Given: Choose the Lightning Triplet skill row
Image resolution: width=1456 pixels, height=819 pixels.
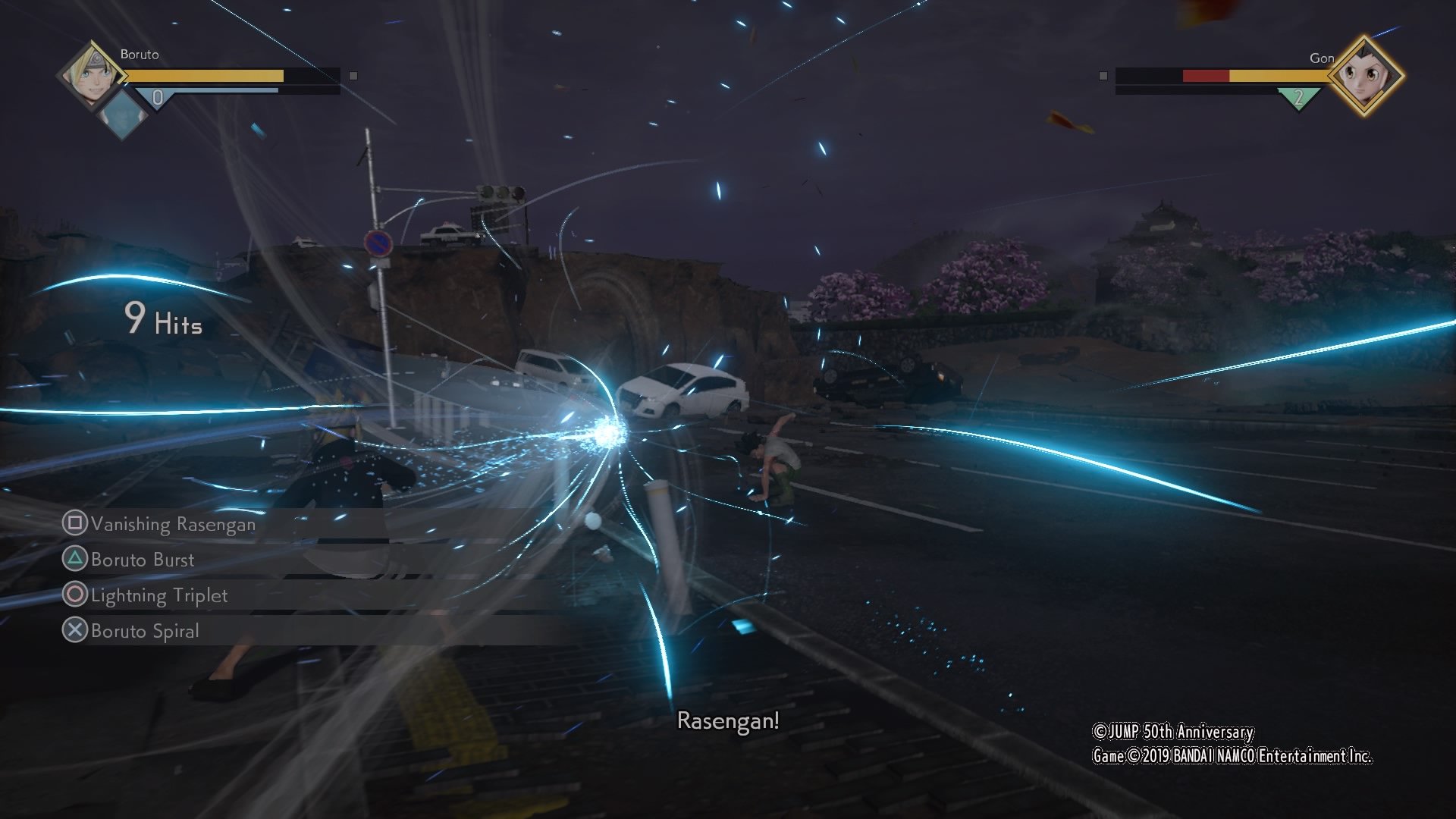Looking at the screenshot, I should tap(158, 595).
